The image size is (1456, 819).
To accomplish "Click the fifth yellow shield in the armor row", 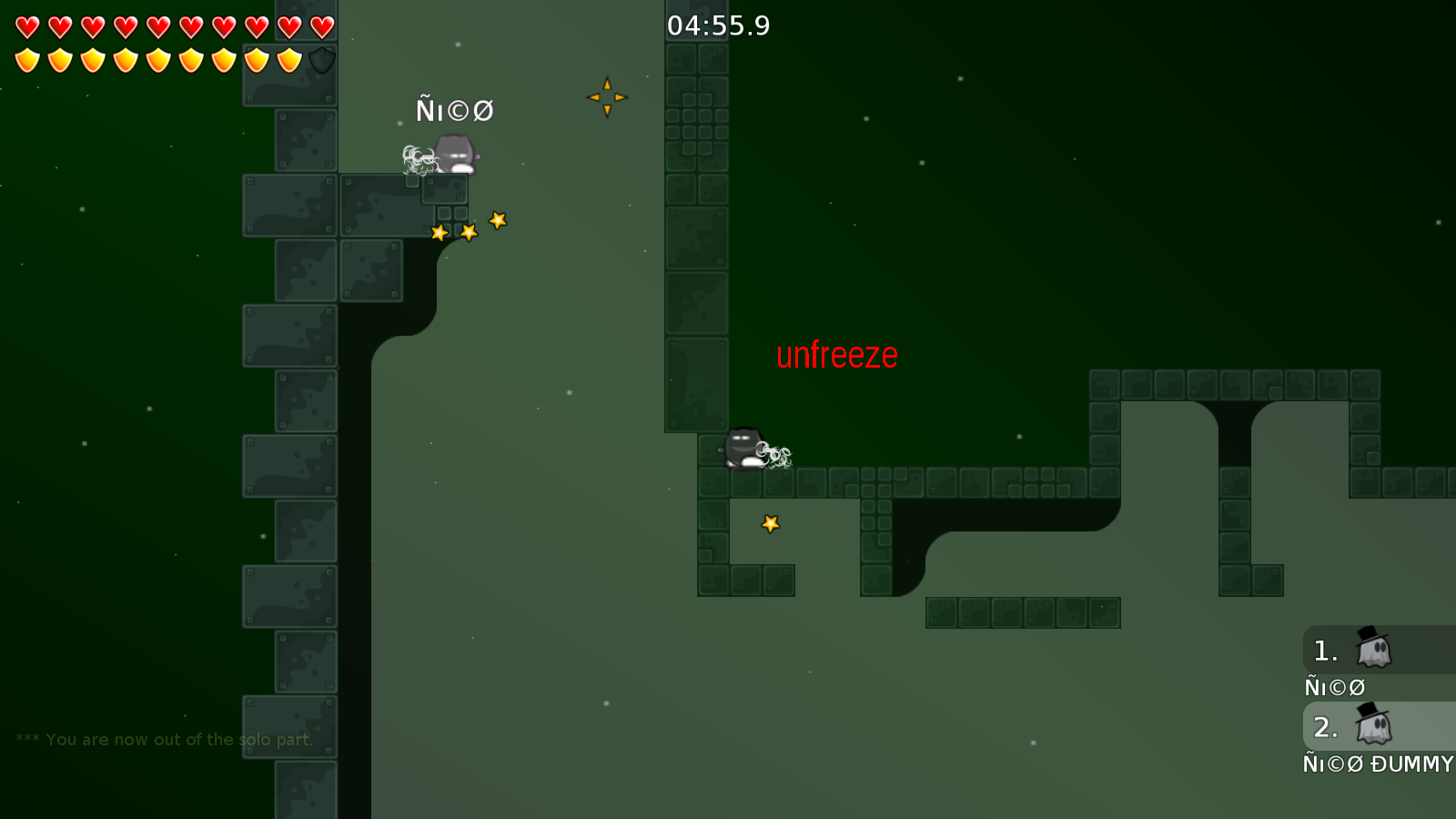I will point(157,60).
